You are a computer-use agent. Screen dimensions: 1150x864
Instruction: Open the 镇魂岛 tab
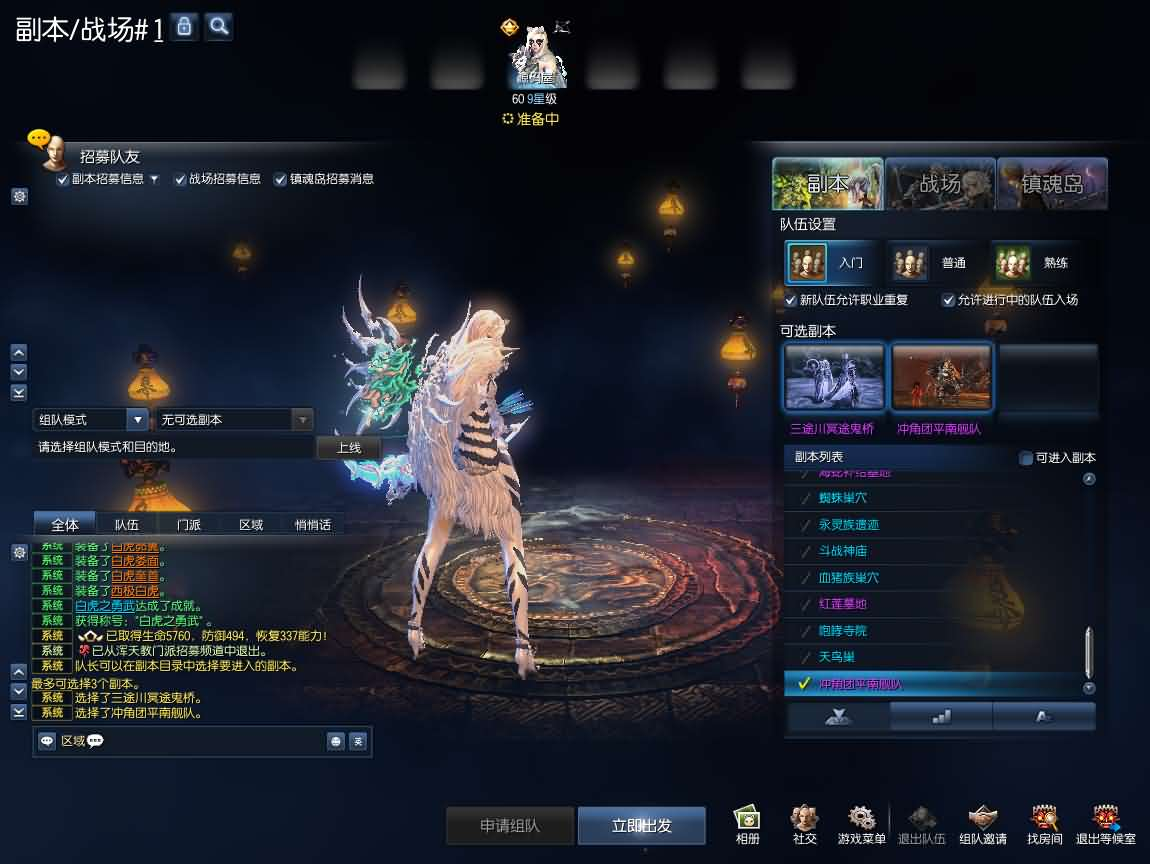click(1052, 183)
